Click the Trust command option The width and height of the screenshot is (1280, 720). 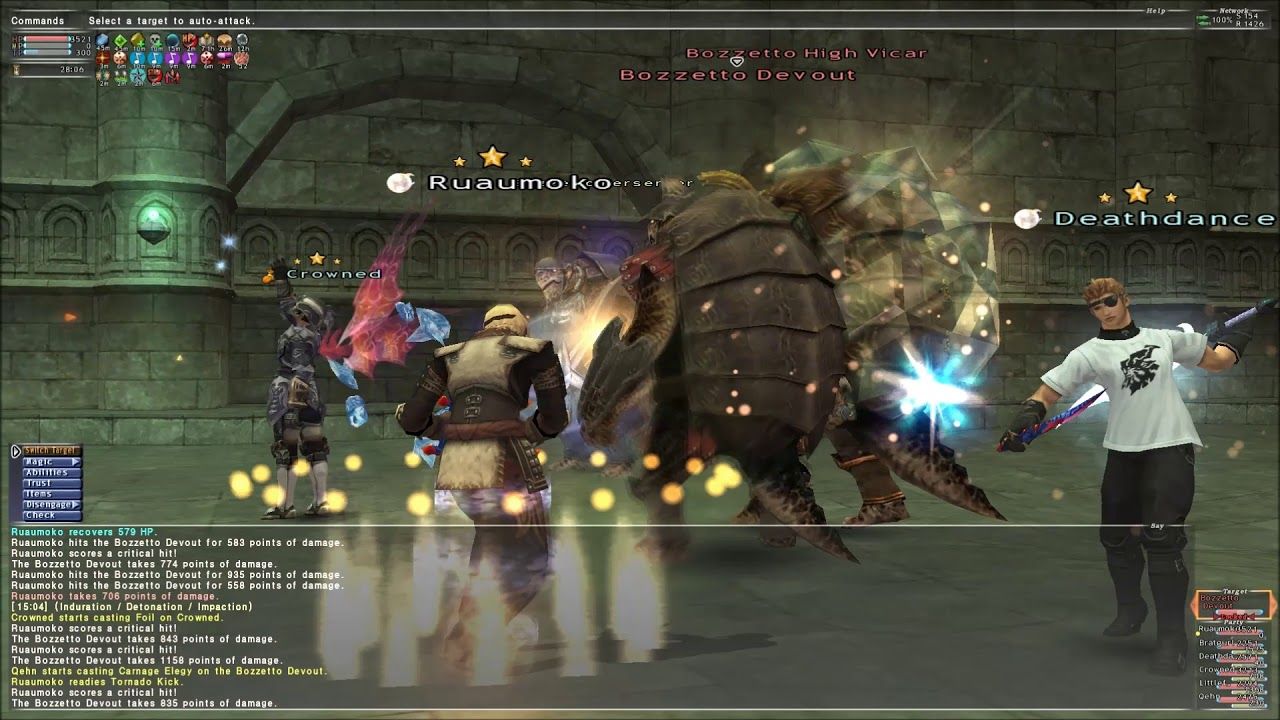tap(36, 483)
